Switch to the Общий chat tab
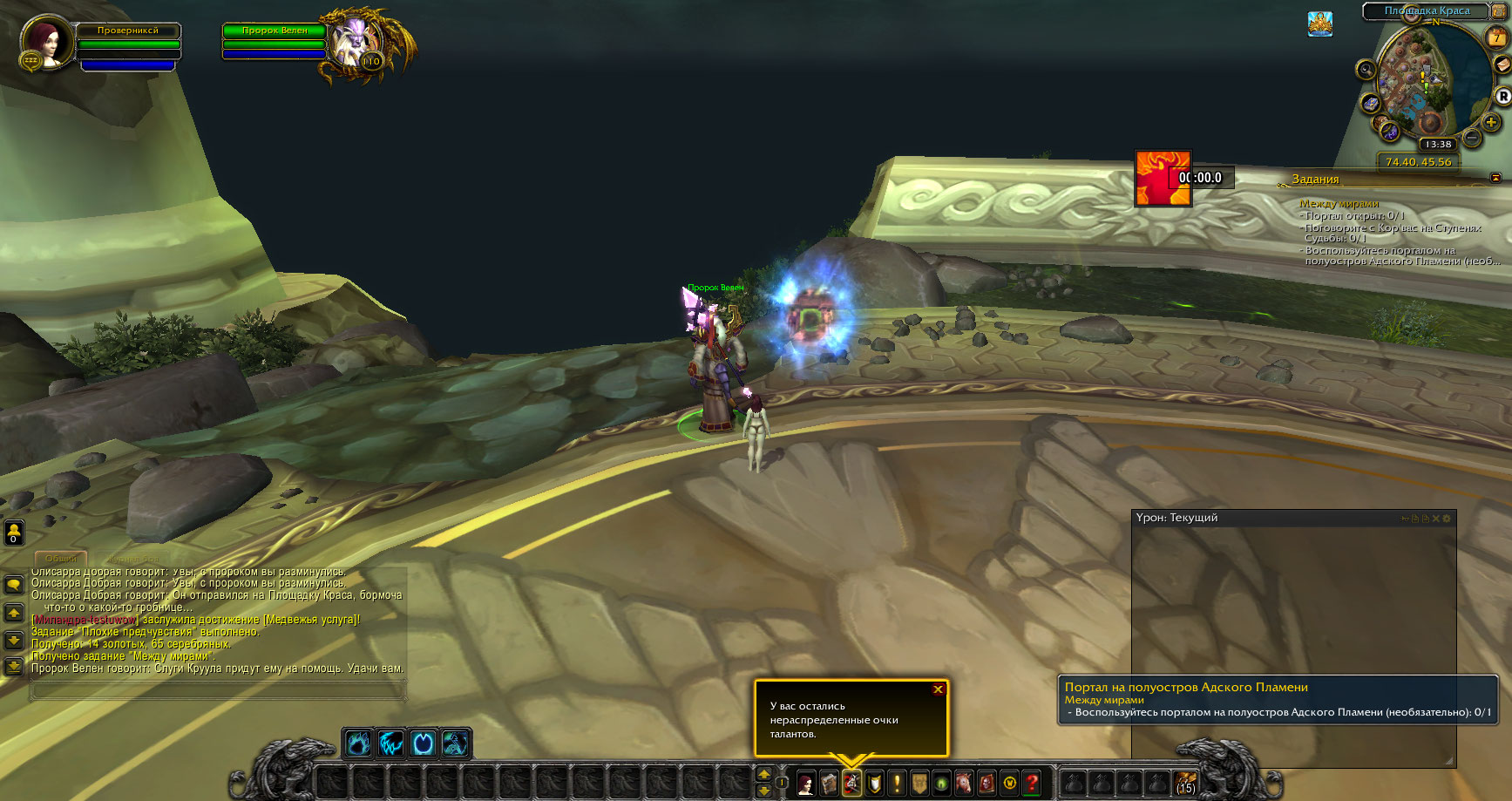 (x=61, y=558)
